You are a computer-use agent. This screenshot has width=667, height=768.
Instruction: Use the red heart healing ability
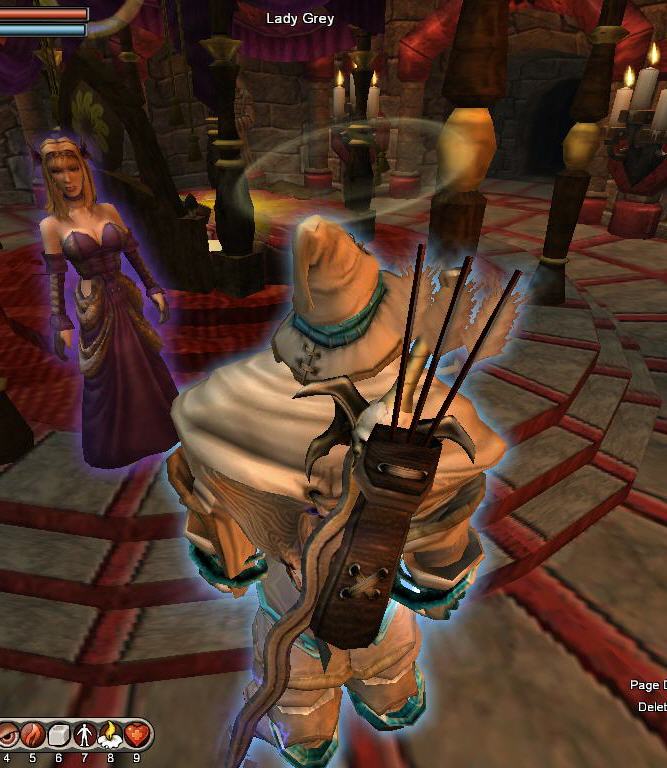[x=136, y=736]
